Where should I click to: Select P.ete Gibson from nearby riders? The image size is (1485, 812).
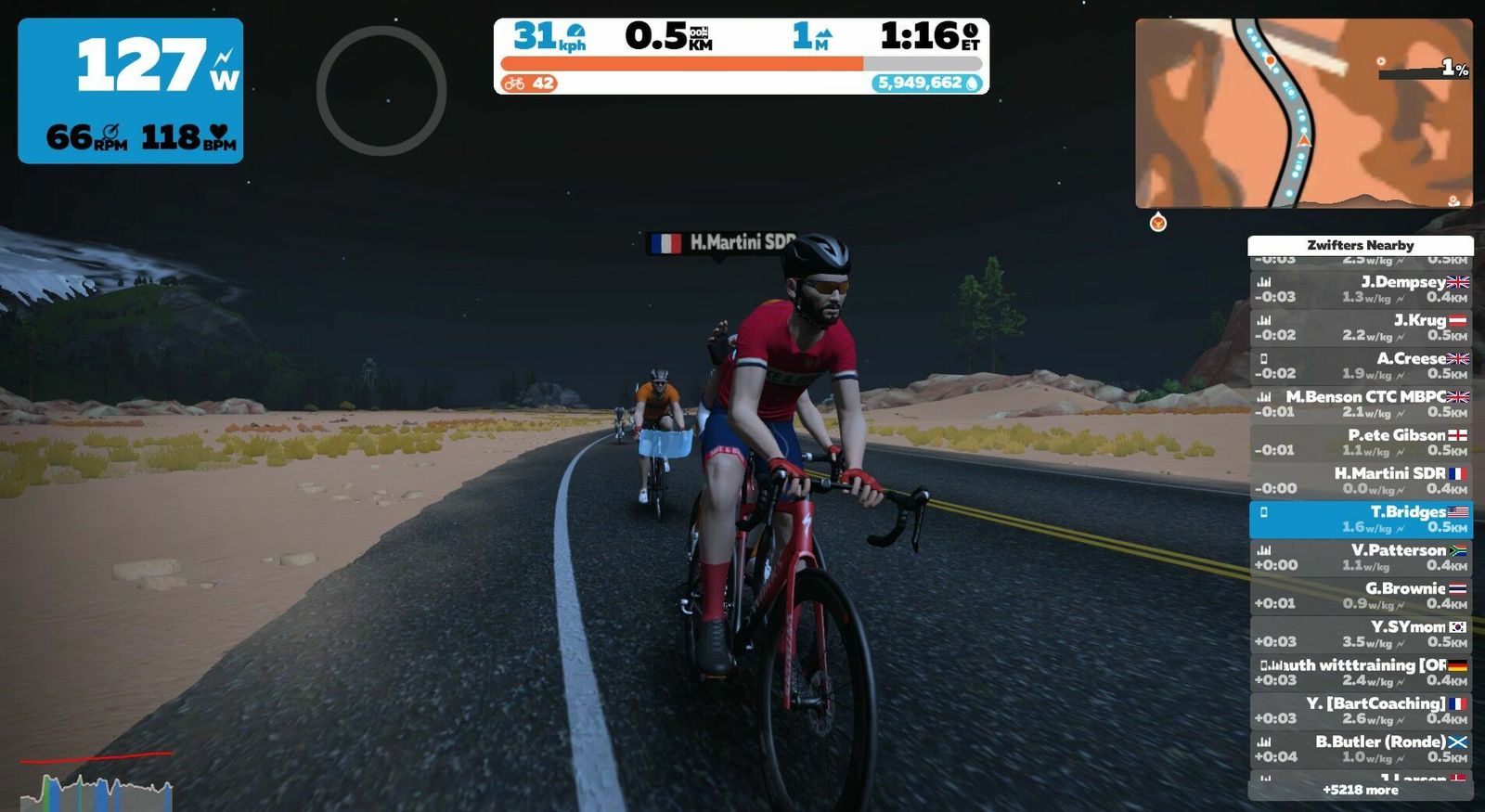tap(1361, 442)
